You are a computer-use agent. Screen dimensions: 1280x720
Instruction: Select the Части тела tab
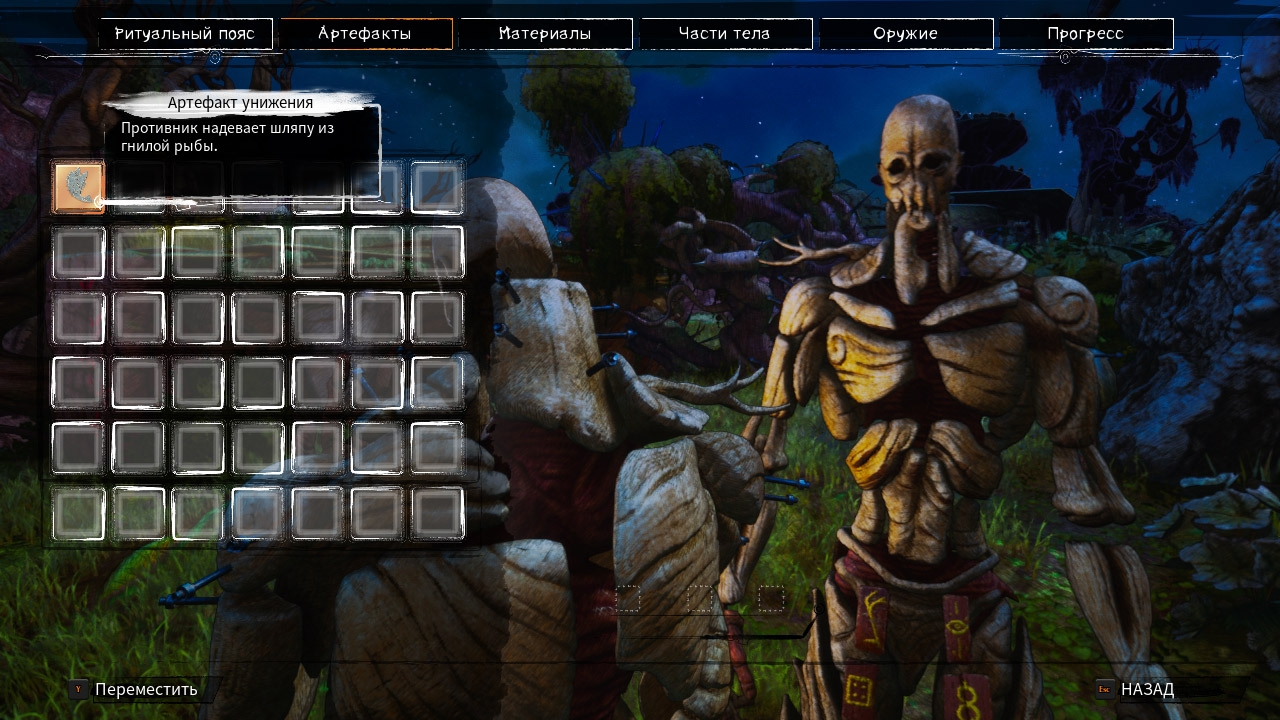(725, 34)
